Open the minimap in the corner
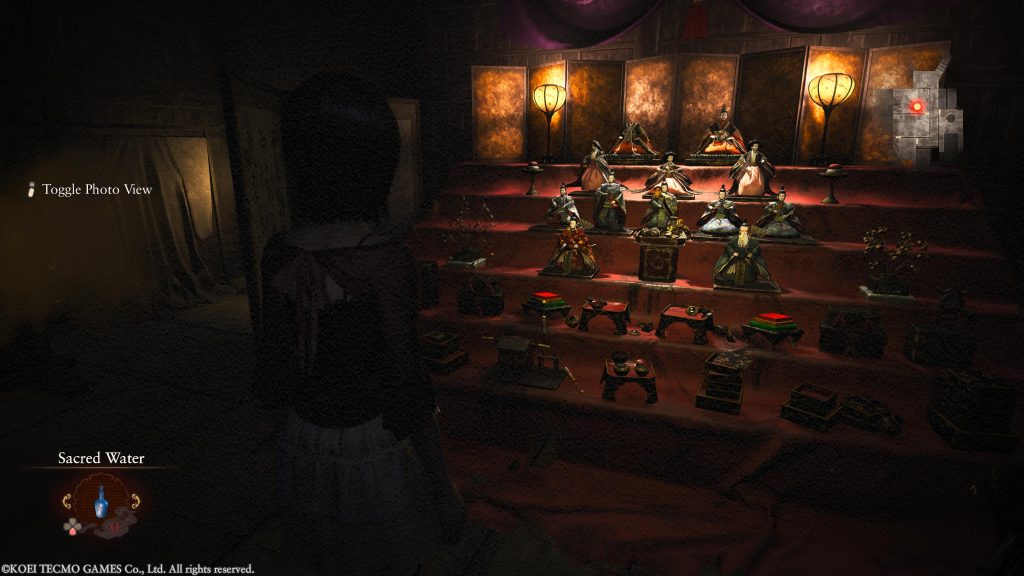This screenshot has height=576, width=1024. pos(923,117)
